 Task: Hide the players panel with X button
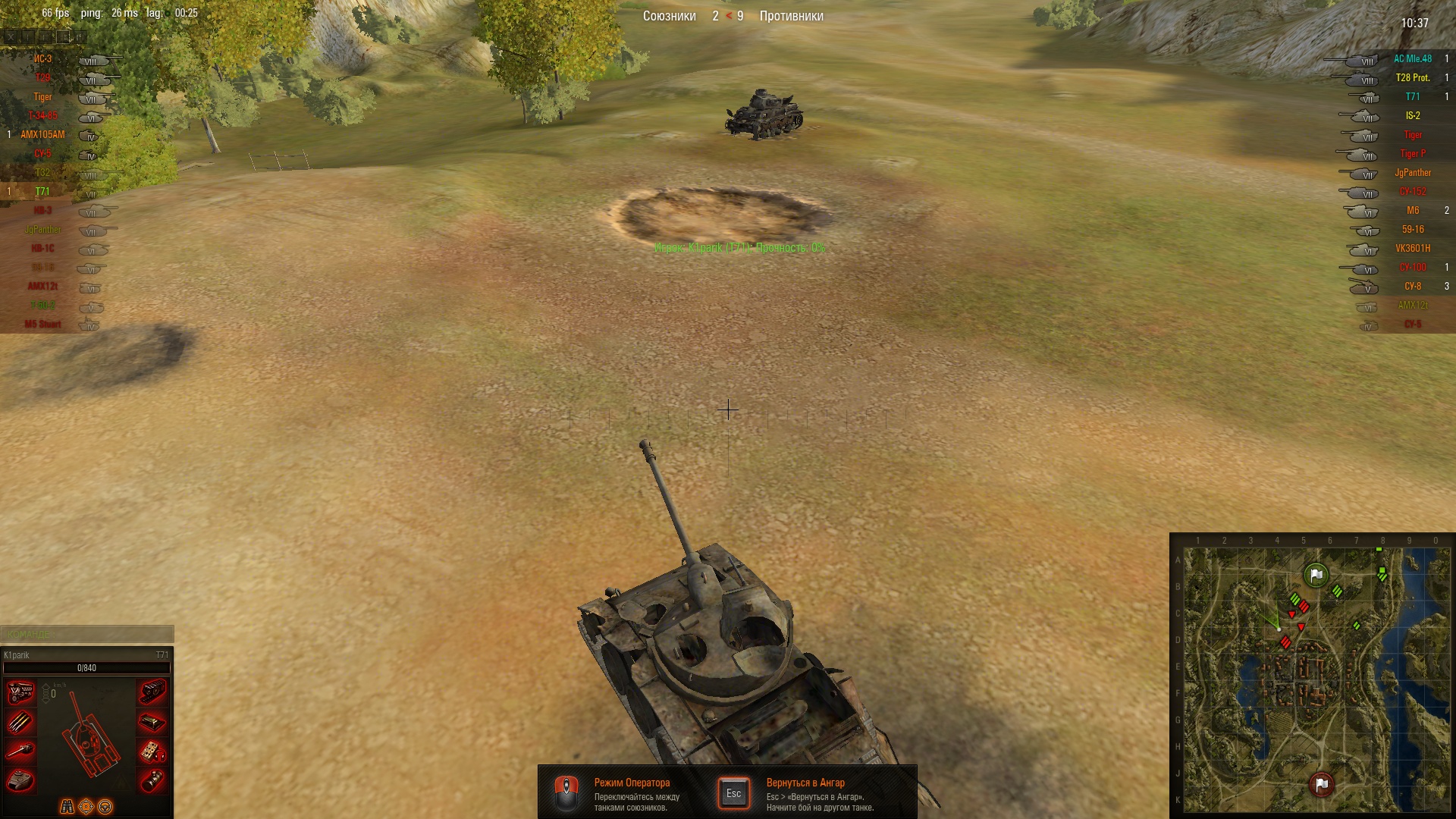tap(10, 36)
